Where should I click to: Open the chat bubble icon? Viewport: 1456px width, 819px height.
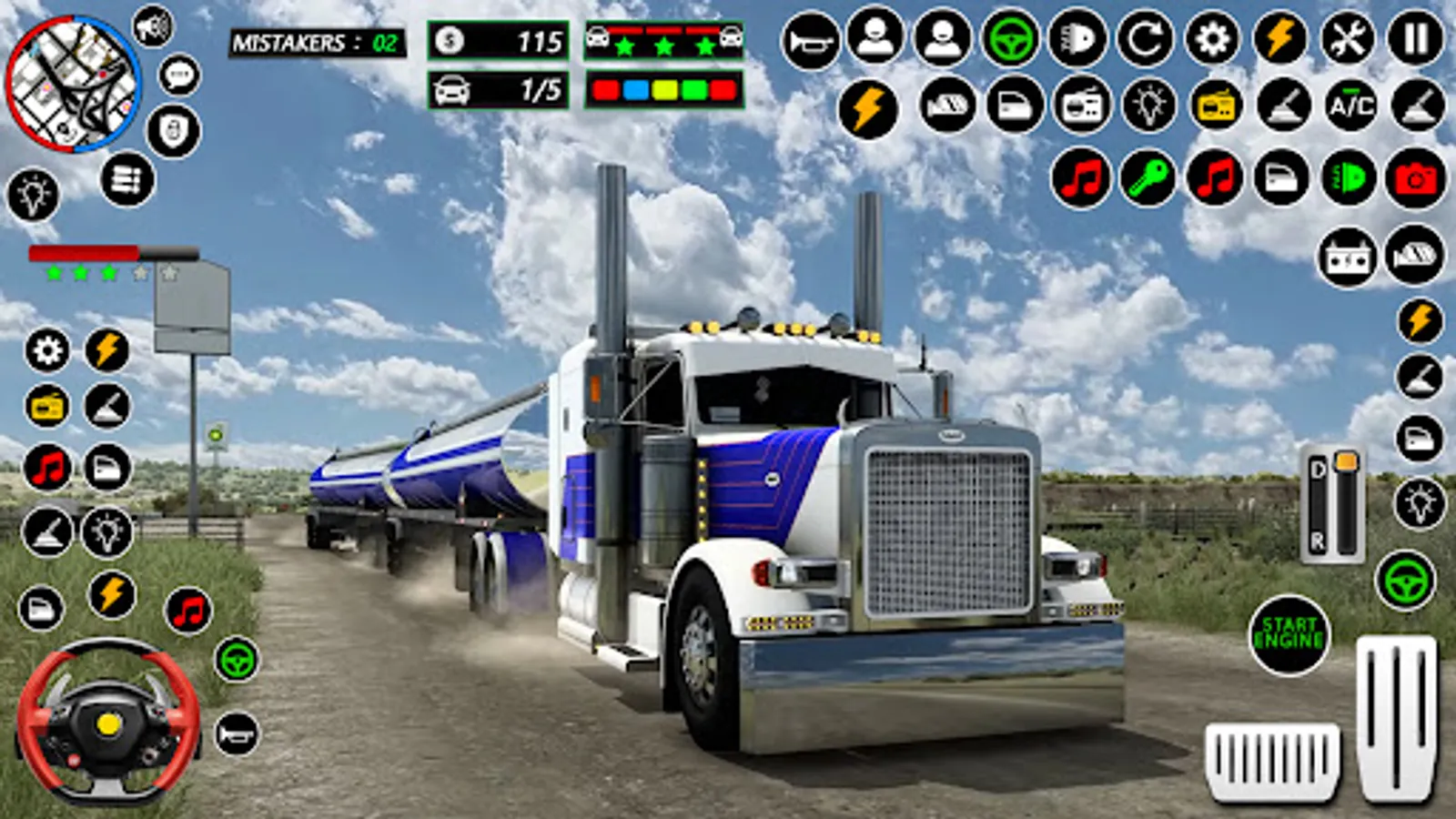point(179,76)
